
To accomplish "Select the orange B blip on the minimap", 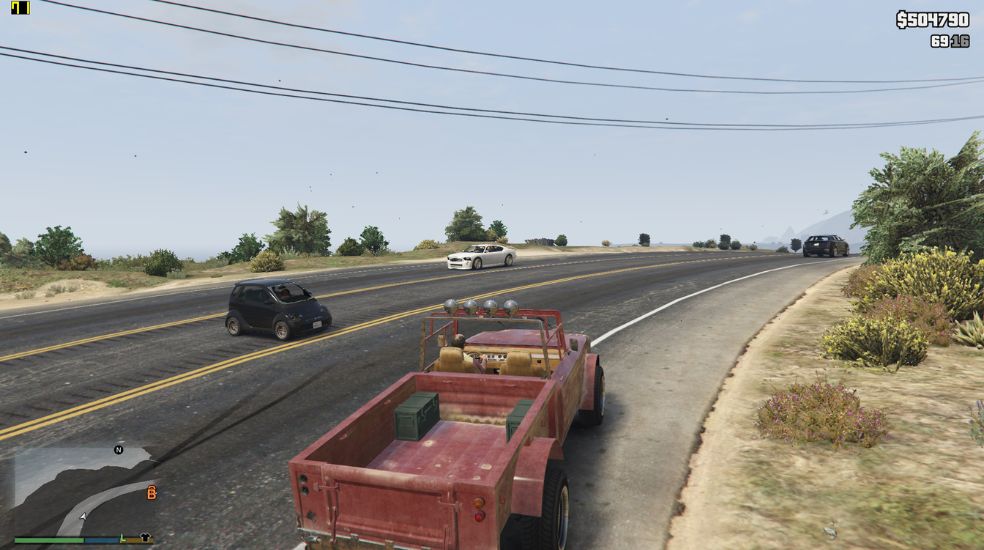I will (151, 492).
